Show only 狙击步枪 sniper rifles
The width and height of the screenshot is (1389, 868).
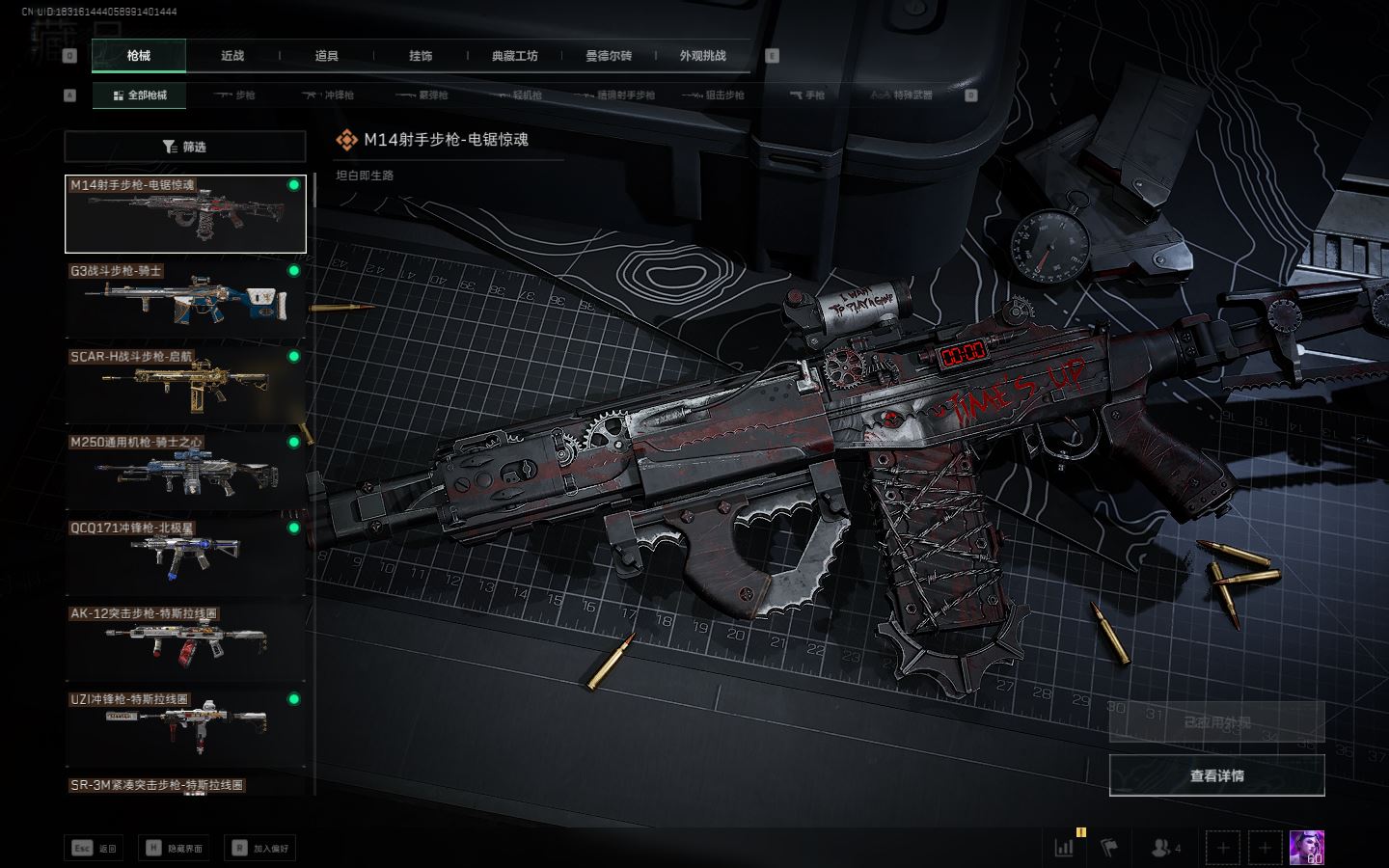coord(713,95)
